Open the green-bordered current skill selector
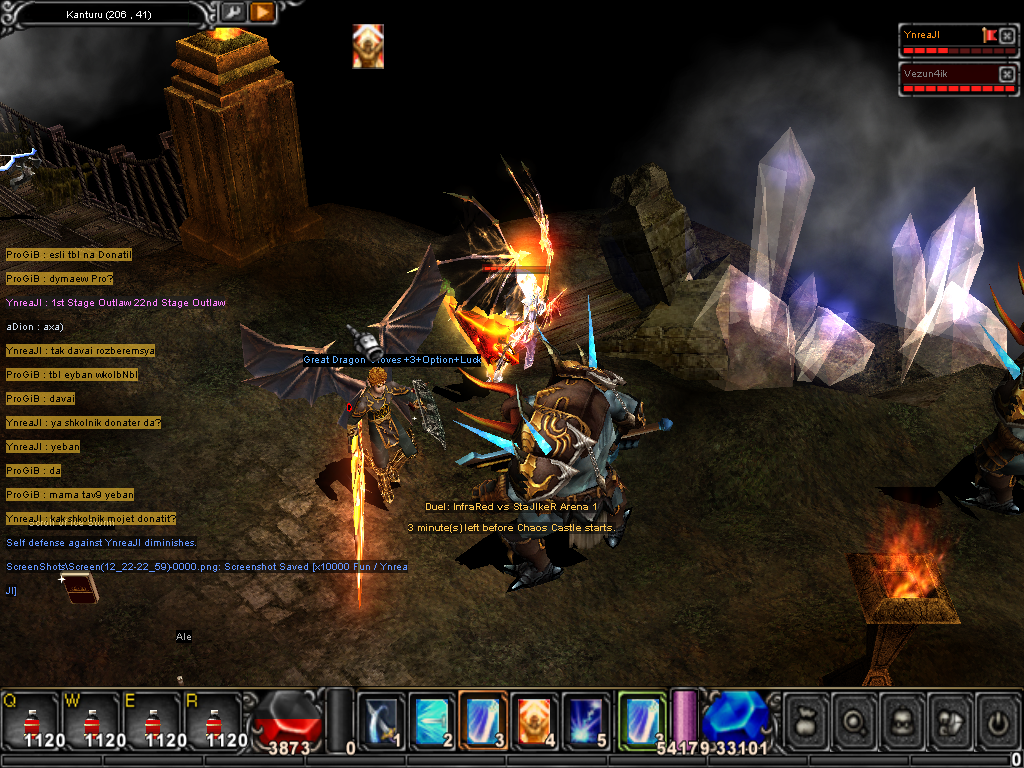Viewport: 1024px width, 768px height. point(642,719)
